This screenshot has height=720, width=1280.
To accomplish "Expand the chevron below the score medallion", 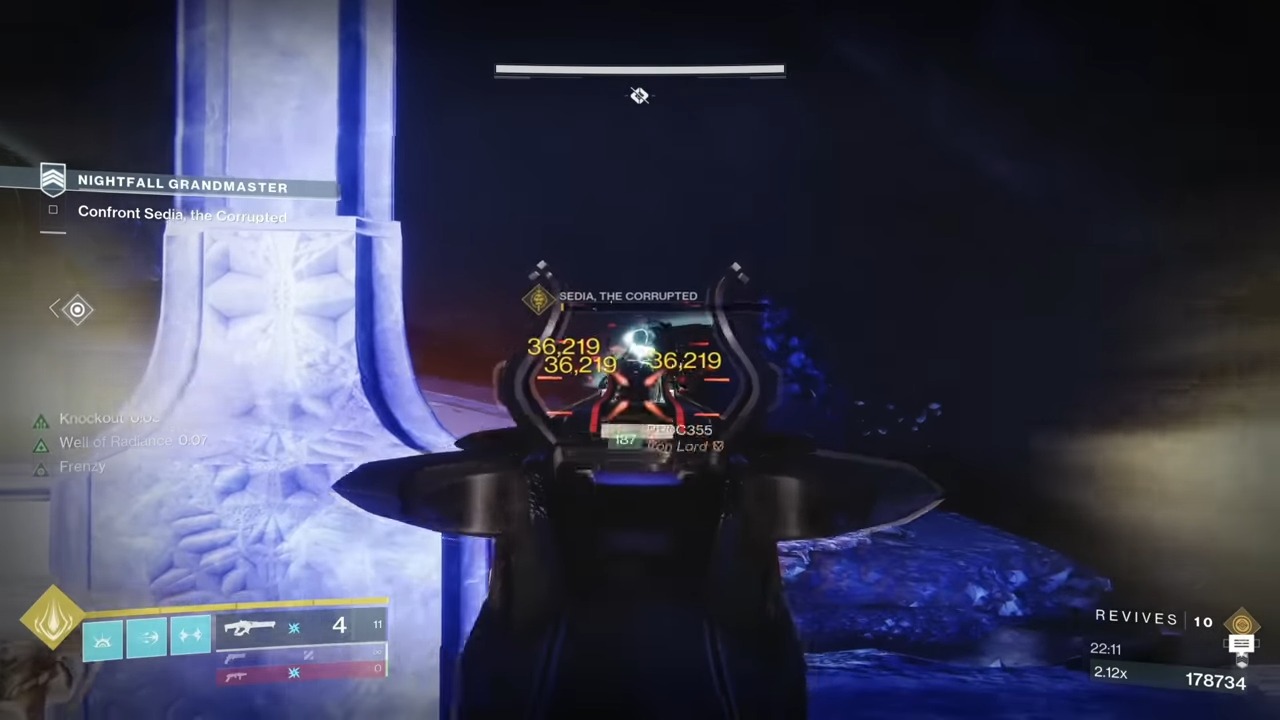I will point(1242,660).
